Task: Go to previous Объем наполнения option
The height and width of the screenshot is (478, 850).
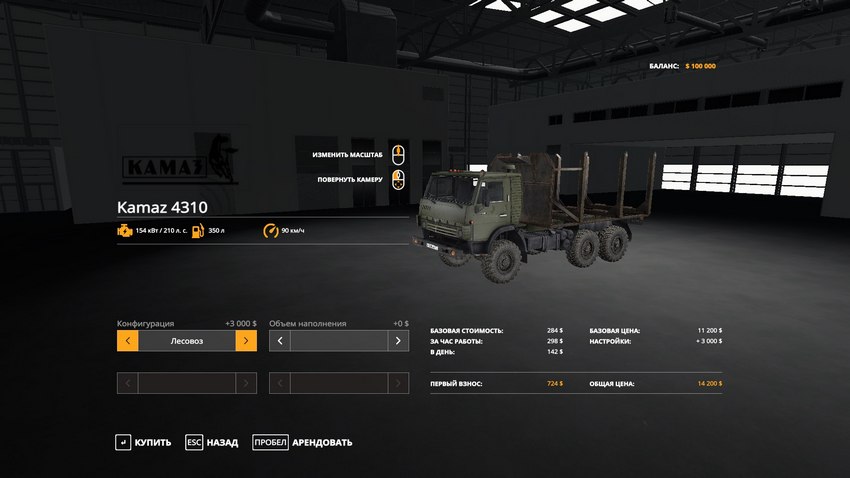Action: tap(279, 341)
